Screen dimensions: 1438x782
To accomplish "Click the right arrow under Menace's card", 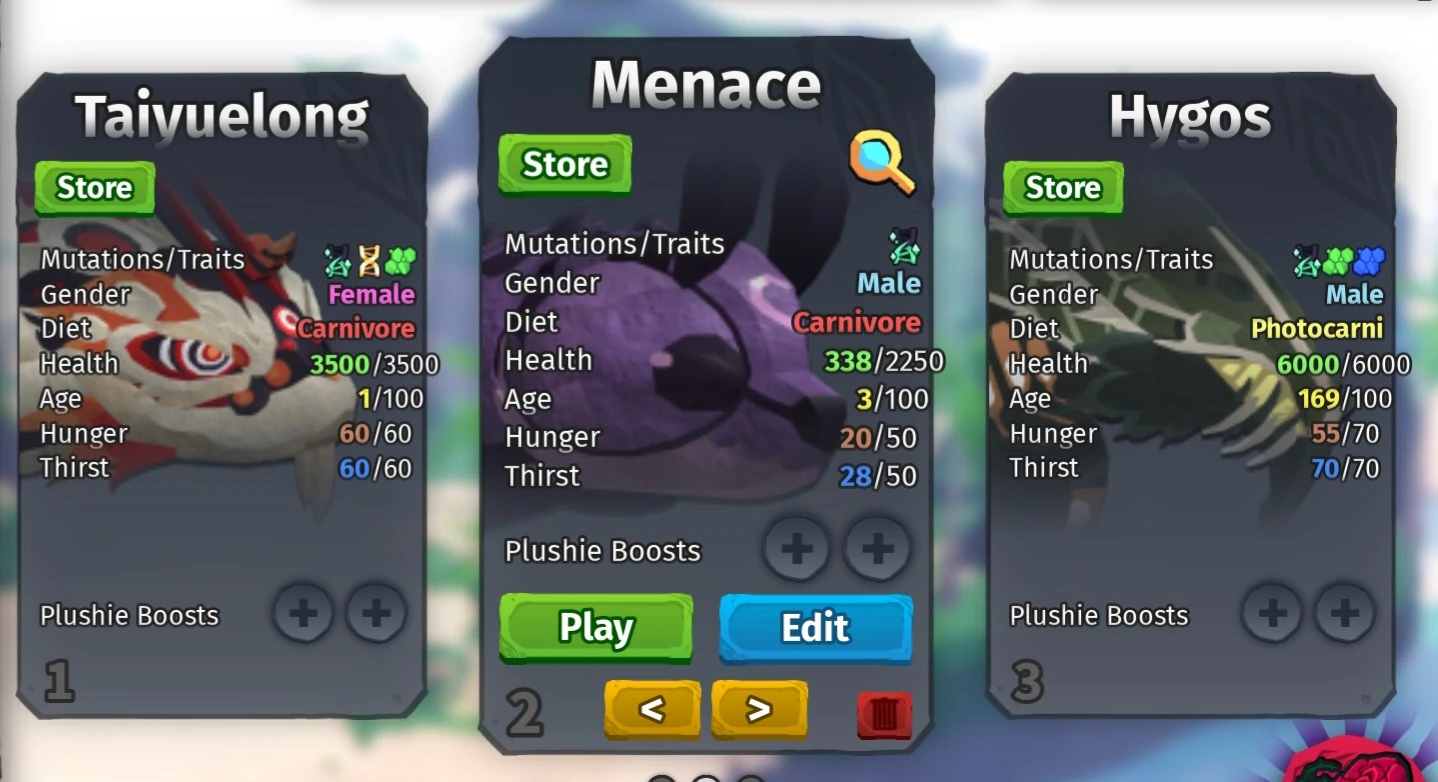I will 759,709.
